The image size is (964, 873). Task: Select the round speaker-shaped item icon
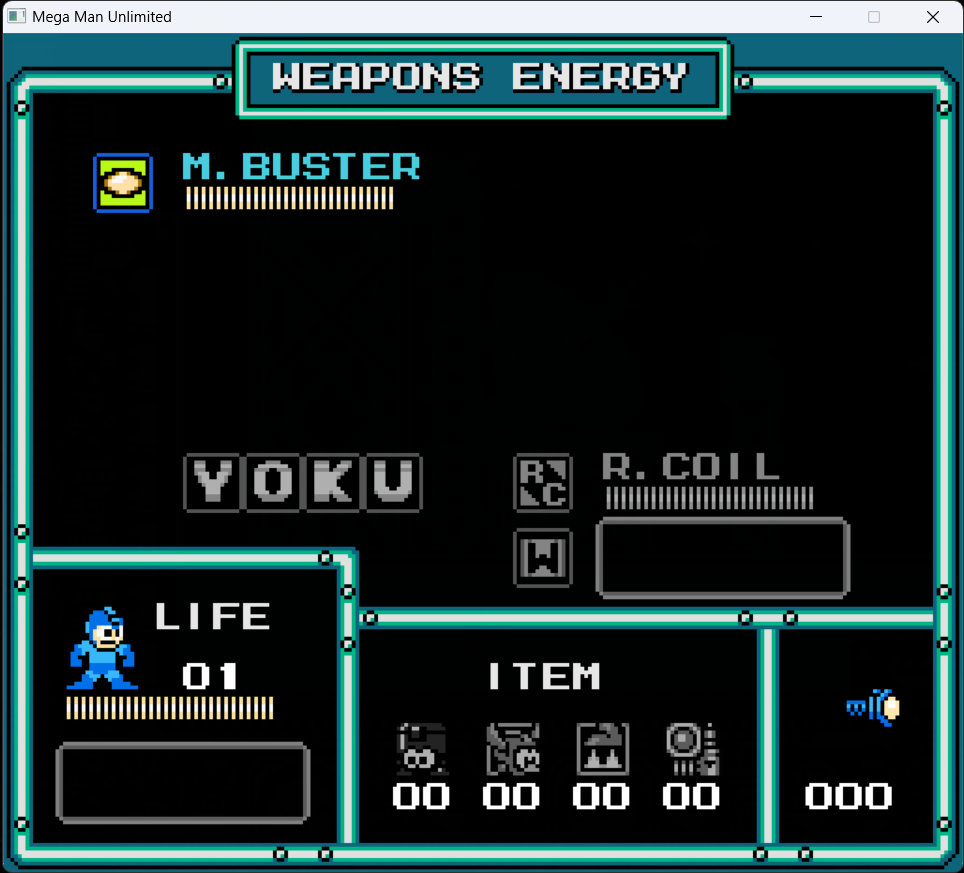[692, 749]
